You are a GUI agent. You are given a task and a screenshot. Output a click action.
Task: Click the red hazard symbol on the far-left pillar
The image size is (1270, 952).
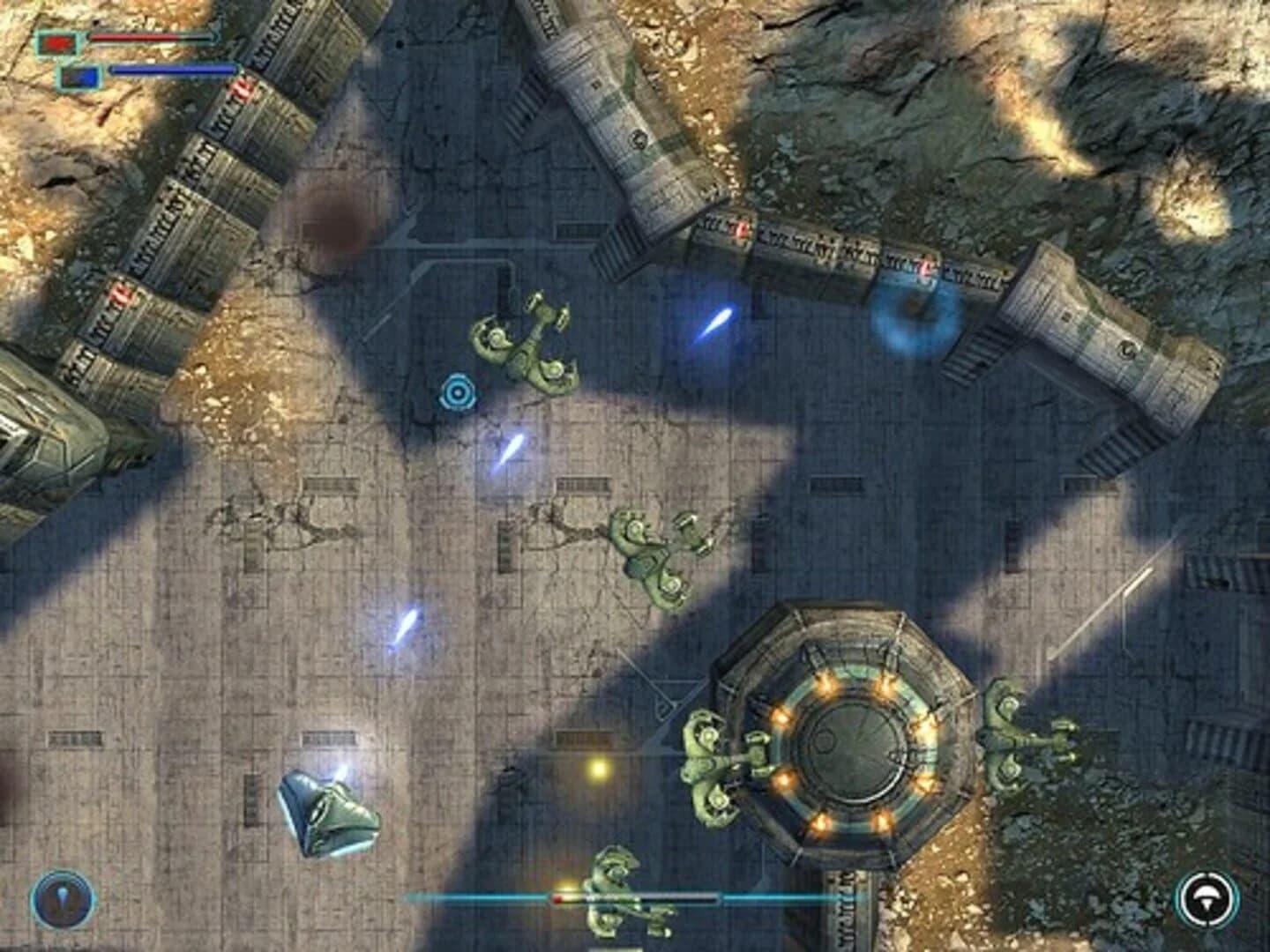coord(121,294)
